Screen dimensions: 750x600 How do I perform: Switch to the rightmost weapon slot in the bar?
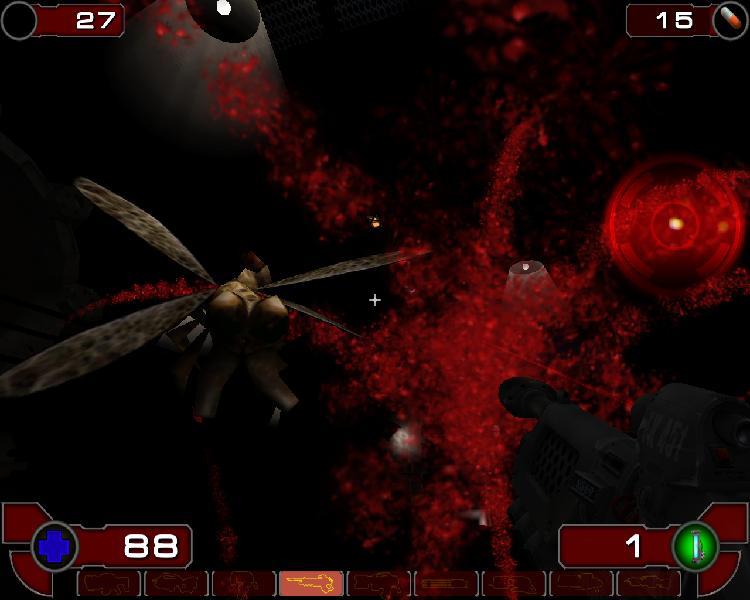[x=648, y=583]
